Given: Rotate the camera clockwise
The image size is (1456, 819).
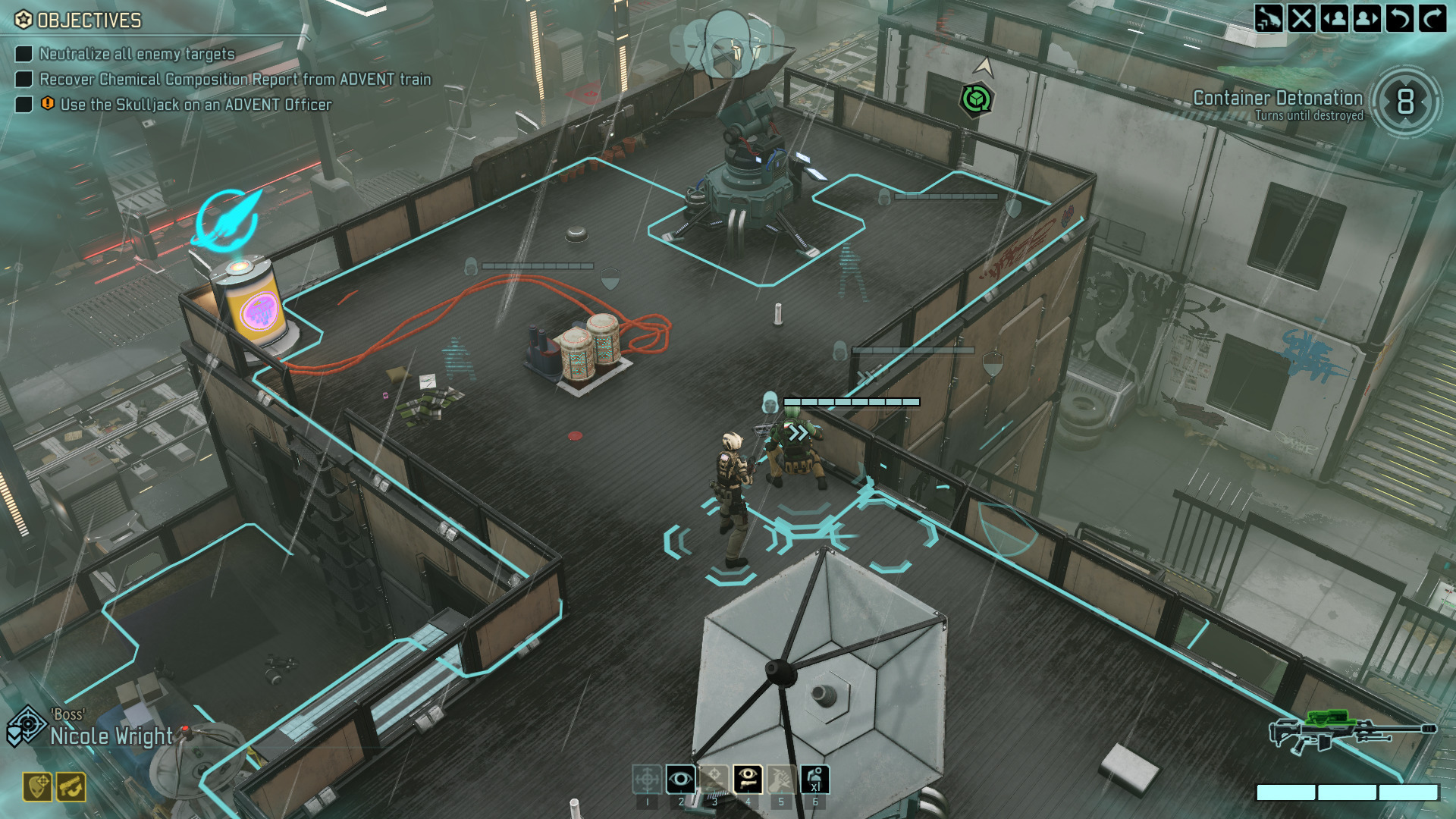Looking at the screenshot, I should tap(1432, 17).
